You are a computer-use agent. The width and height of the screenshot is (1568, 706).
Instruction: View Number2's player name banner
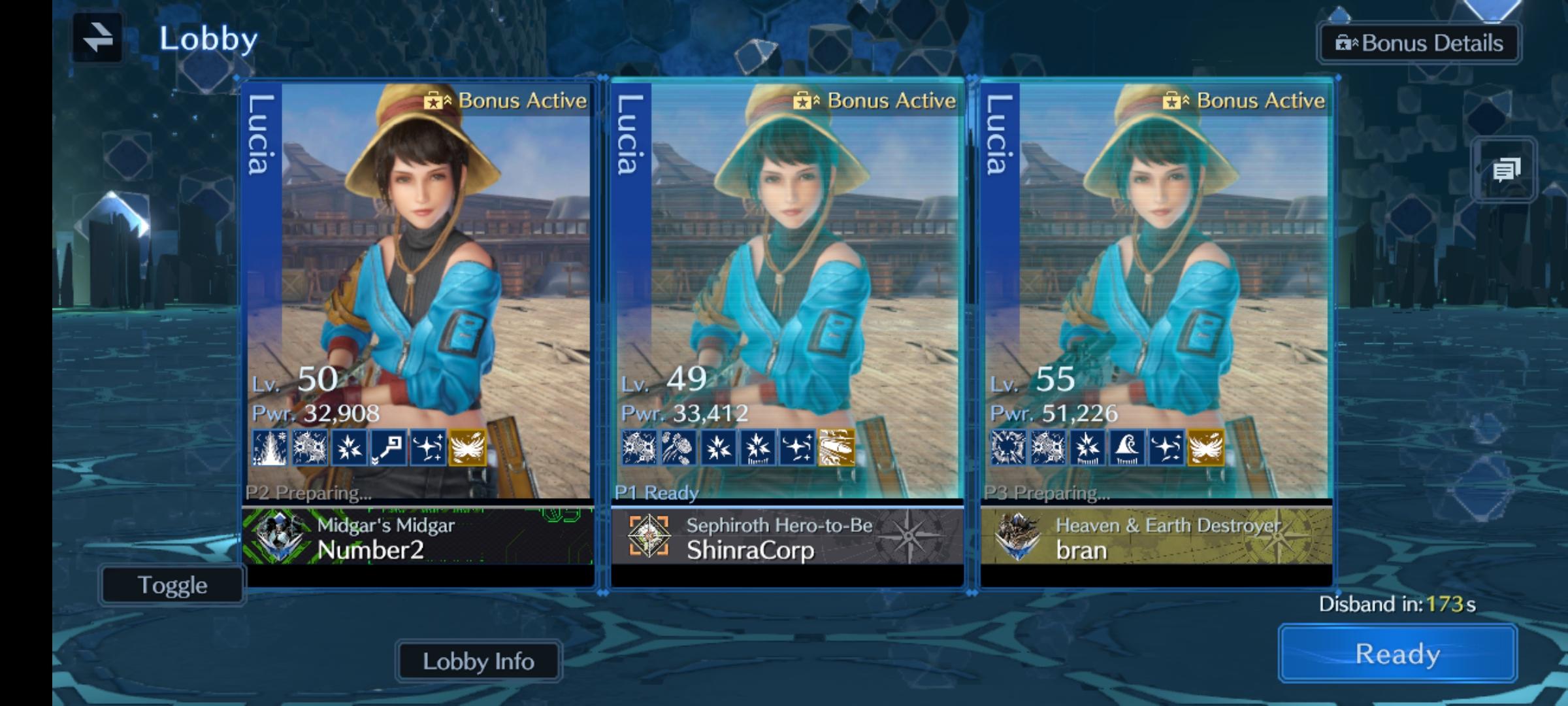point(418,537)
